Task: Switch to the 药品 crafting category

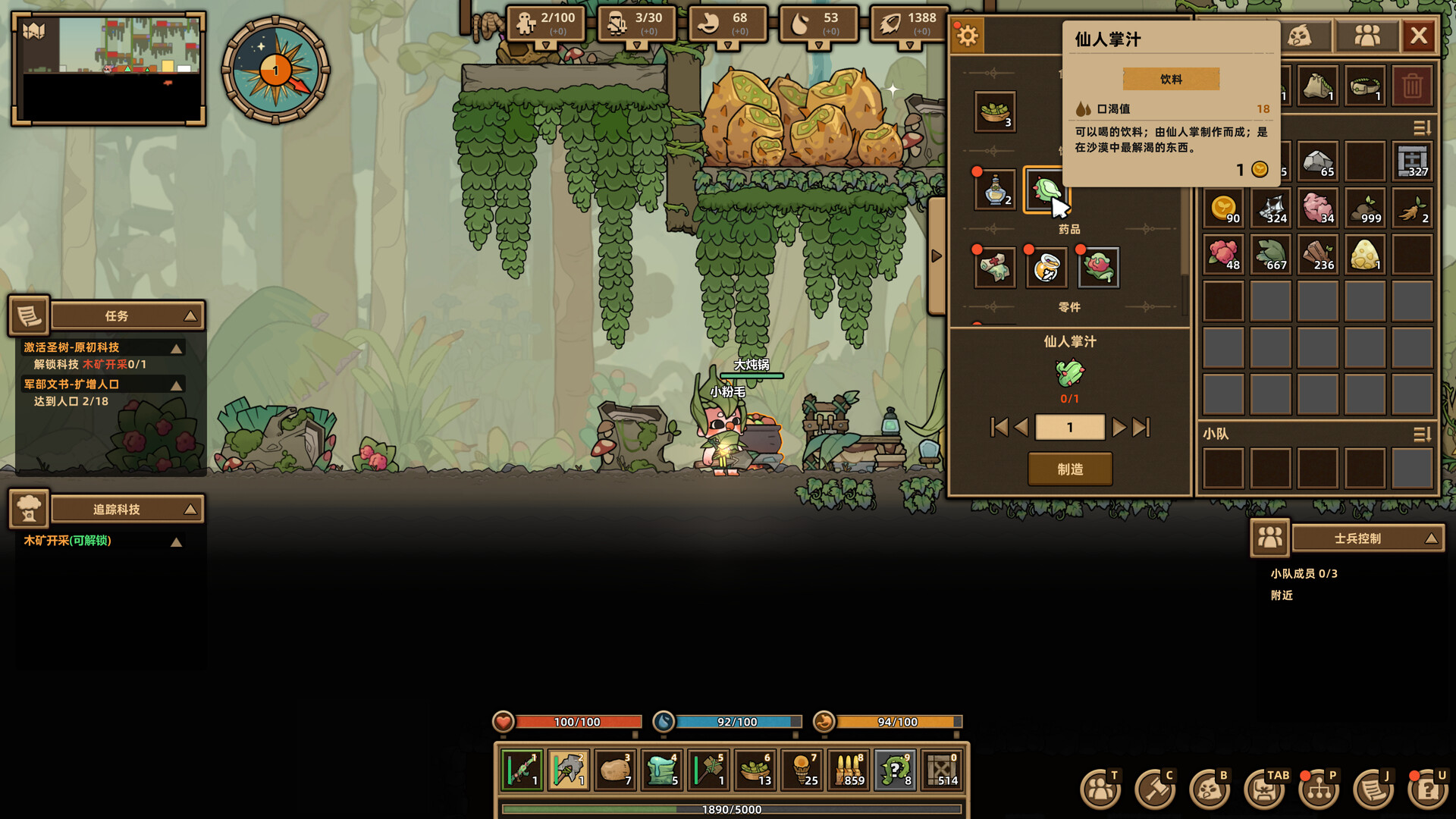Action: coord(1069,228)
